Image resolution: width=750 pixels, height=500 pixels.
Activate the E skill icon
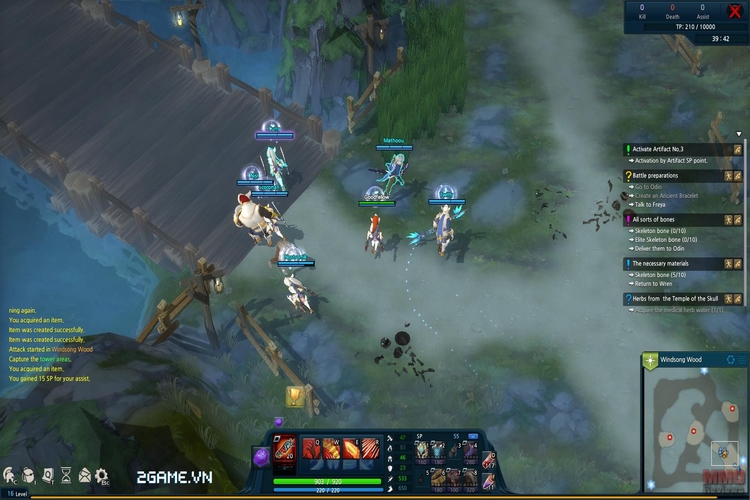coord(351,449)
